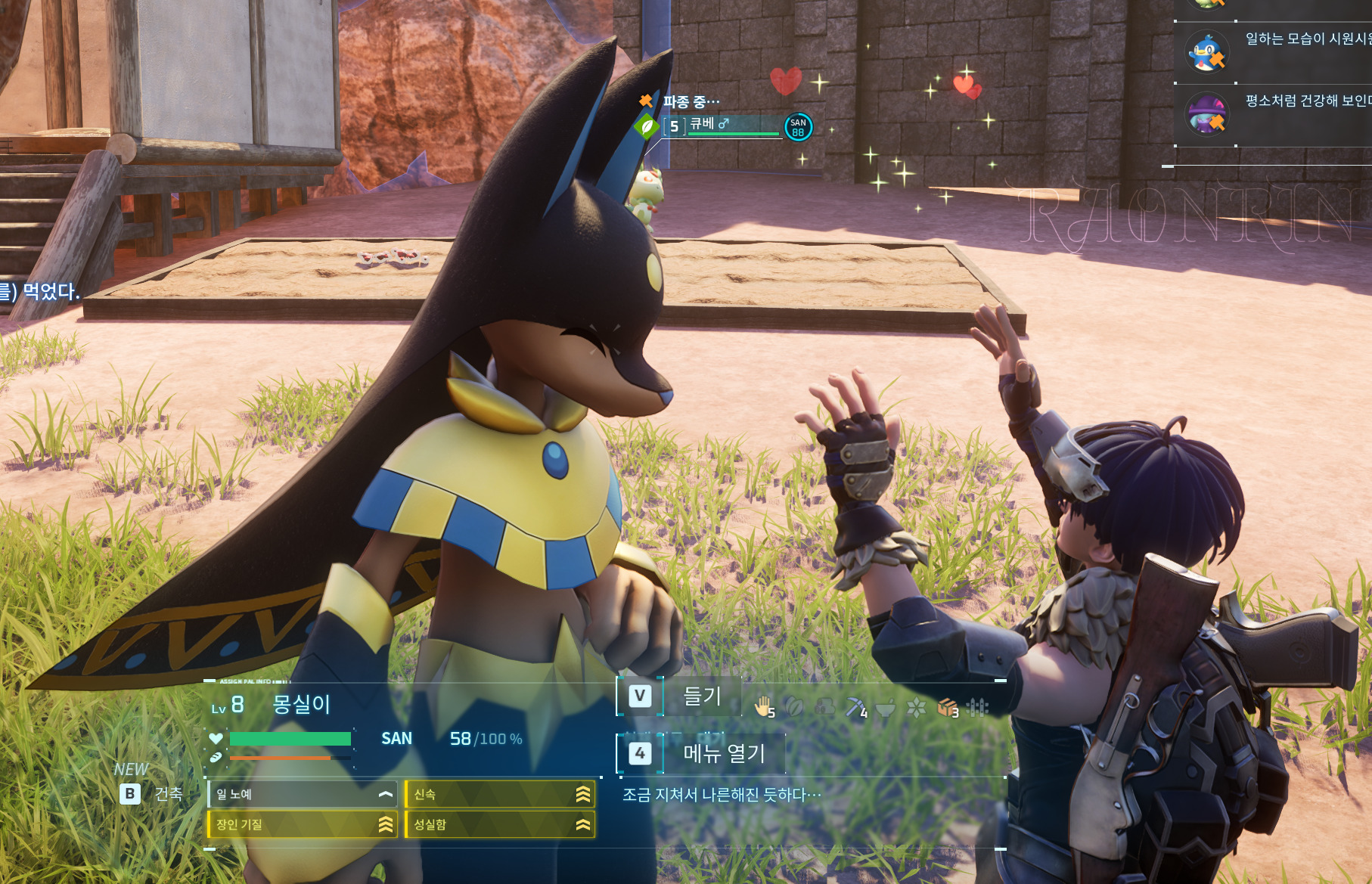Choose the 장인 기질 passive skill
1372x884 pixels.
(303, 824)
